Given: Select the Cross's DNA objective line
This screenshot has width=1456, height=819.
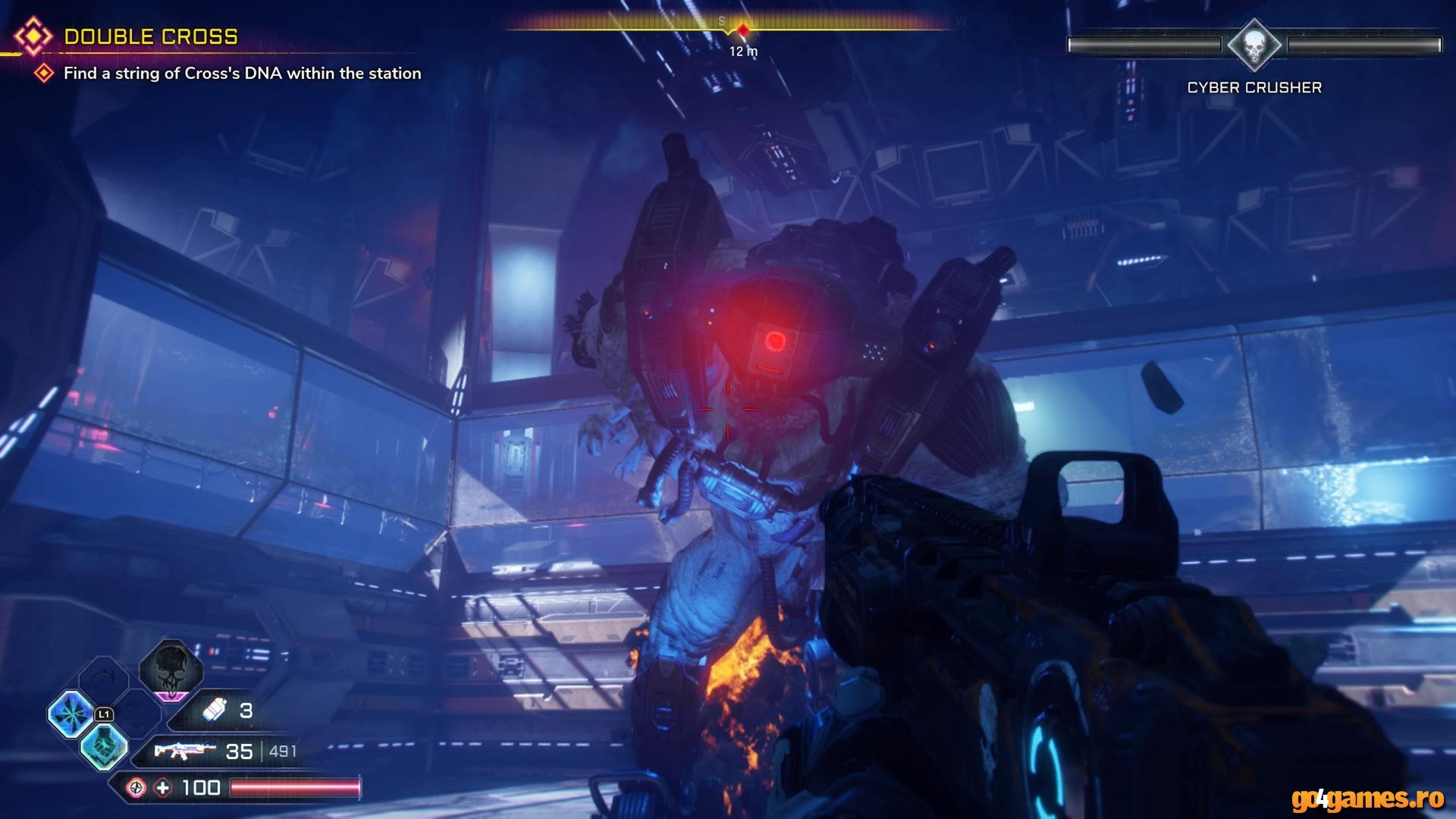Looking at the screenshot, I should pyautogui.click(x=242, y=74).
